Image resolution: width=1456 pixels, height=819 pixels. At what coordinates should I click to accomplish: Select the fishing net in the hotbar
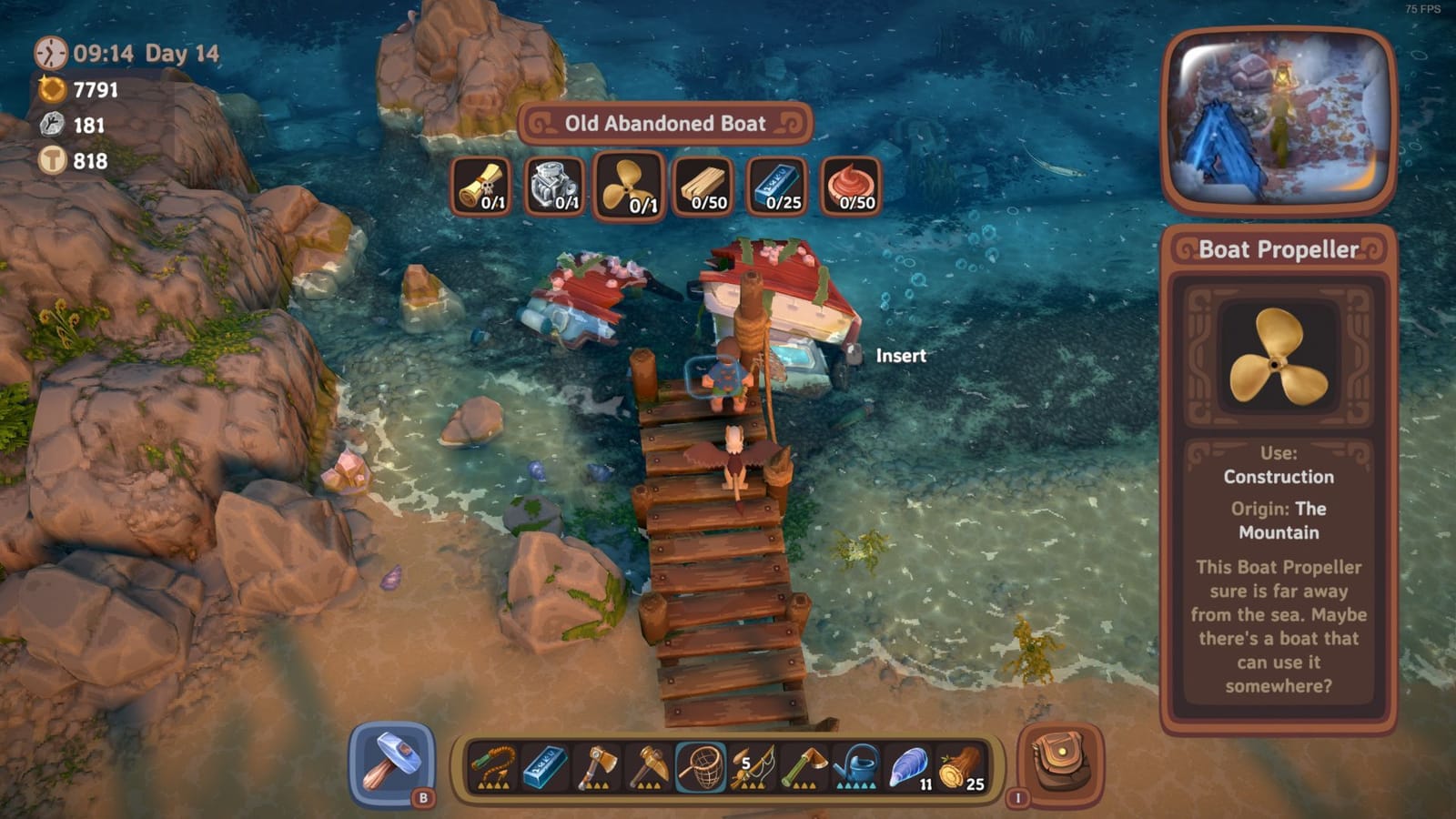(x=701, y=769)
